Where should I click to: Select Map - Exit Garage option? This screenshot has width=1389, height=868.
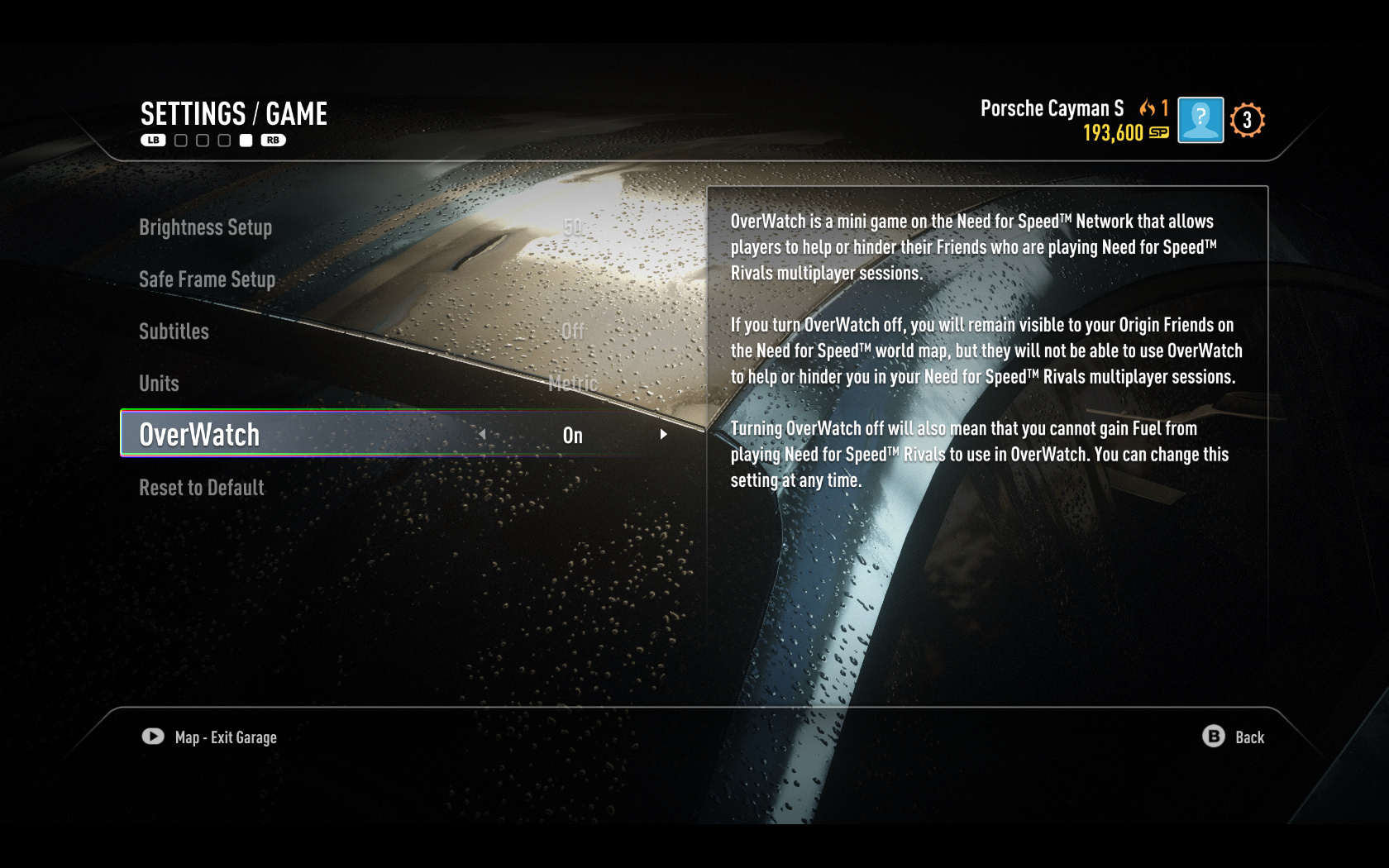point(210,737)
